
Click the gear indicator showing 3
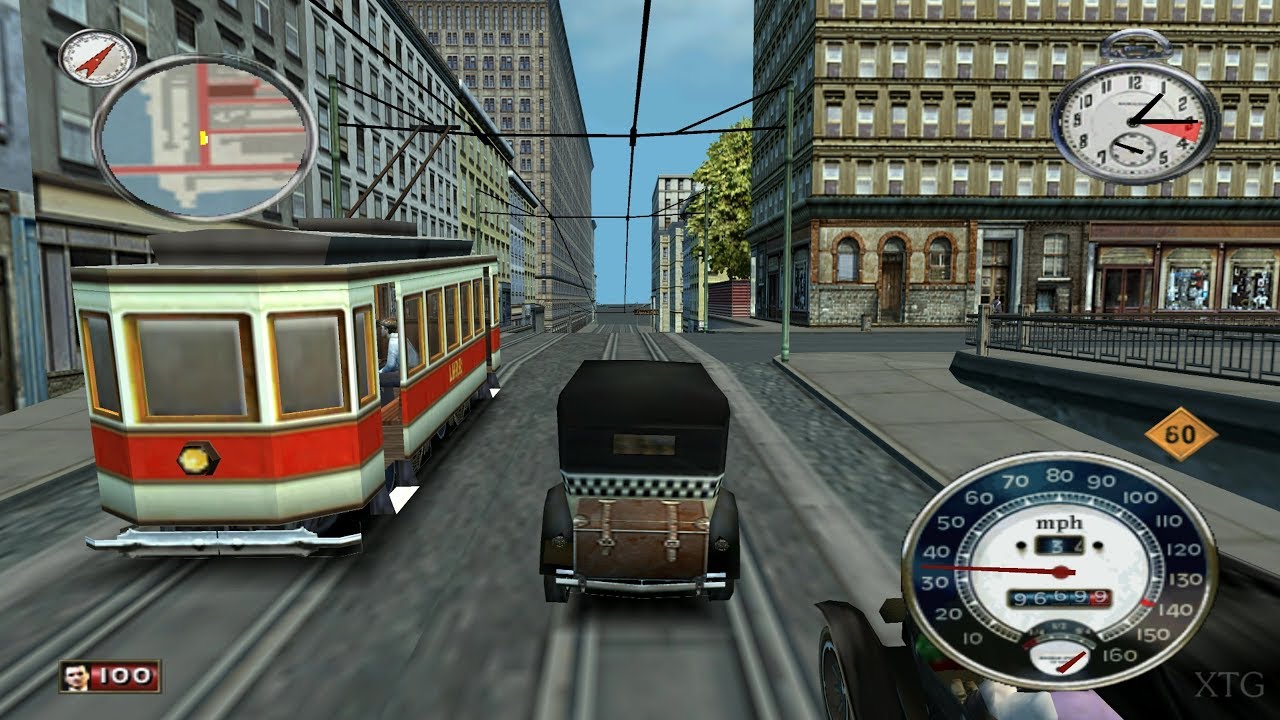pyautogui.click(x=1055, y=546)
